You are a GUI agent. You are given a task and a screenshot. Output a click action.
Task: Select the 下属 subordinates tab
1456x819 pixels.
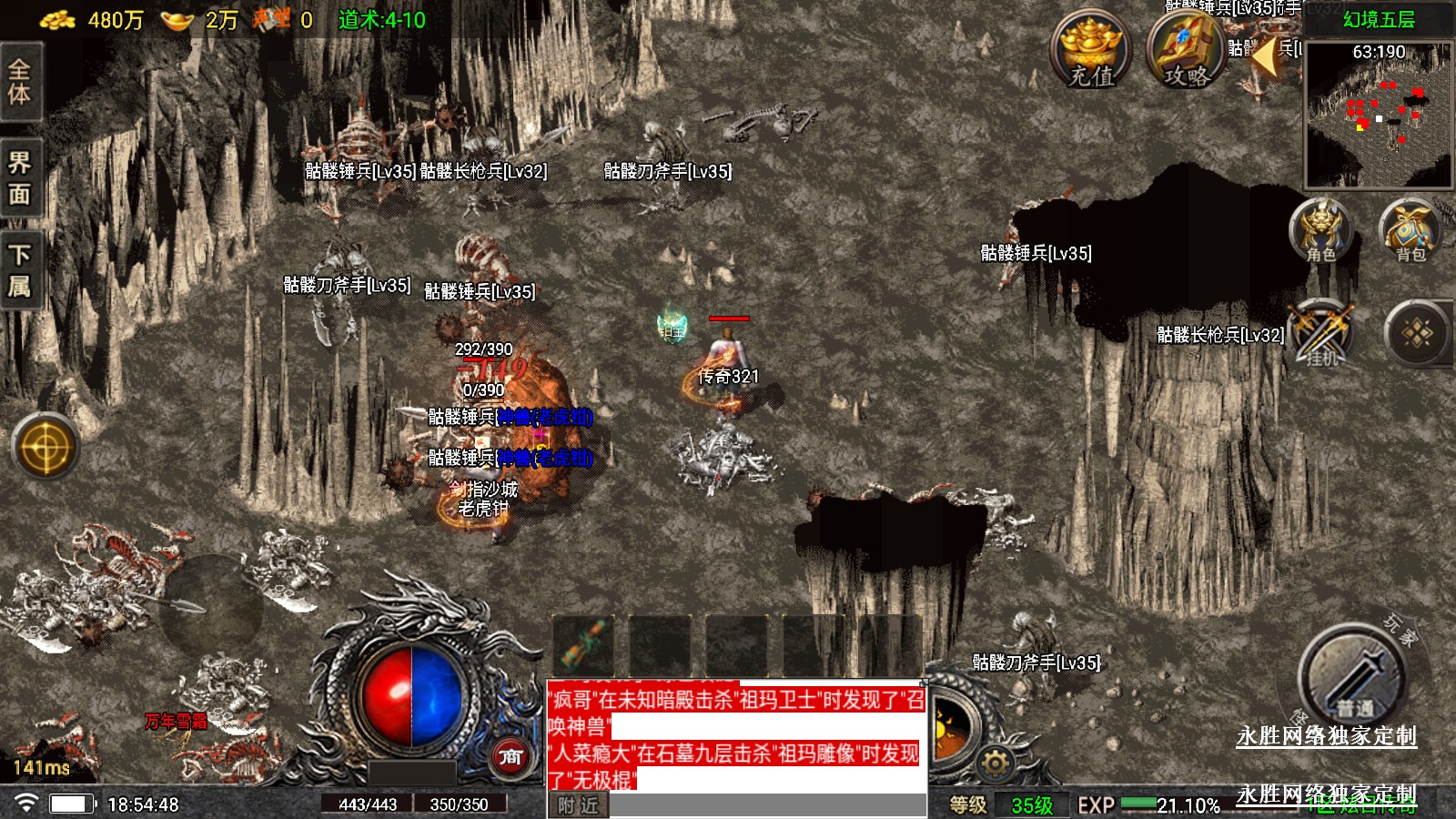pos(20,270)
